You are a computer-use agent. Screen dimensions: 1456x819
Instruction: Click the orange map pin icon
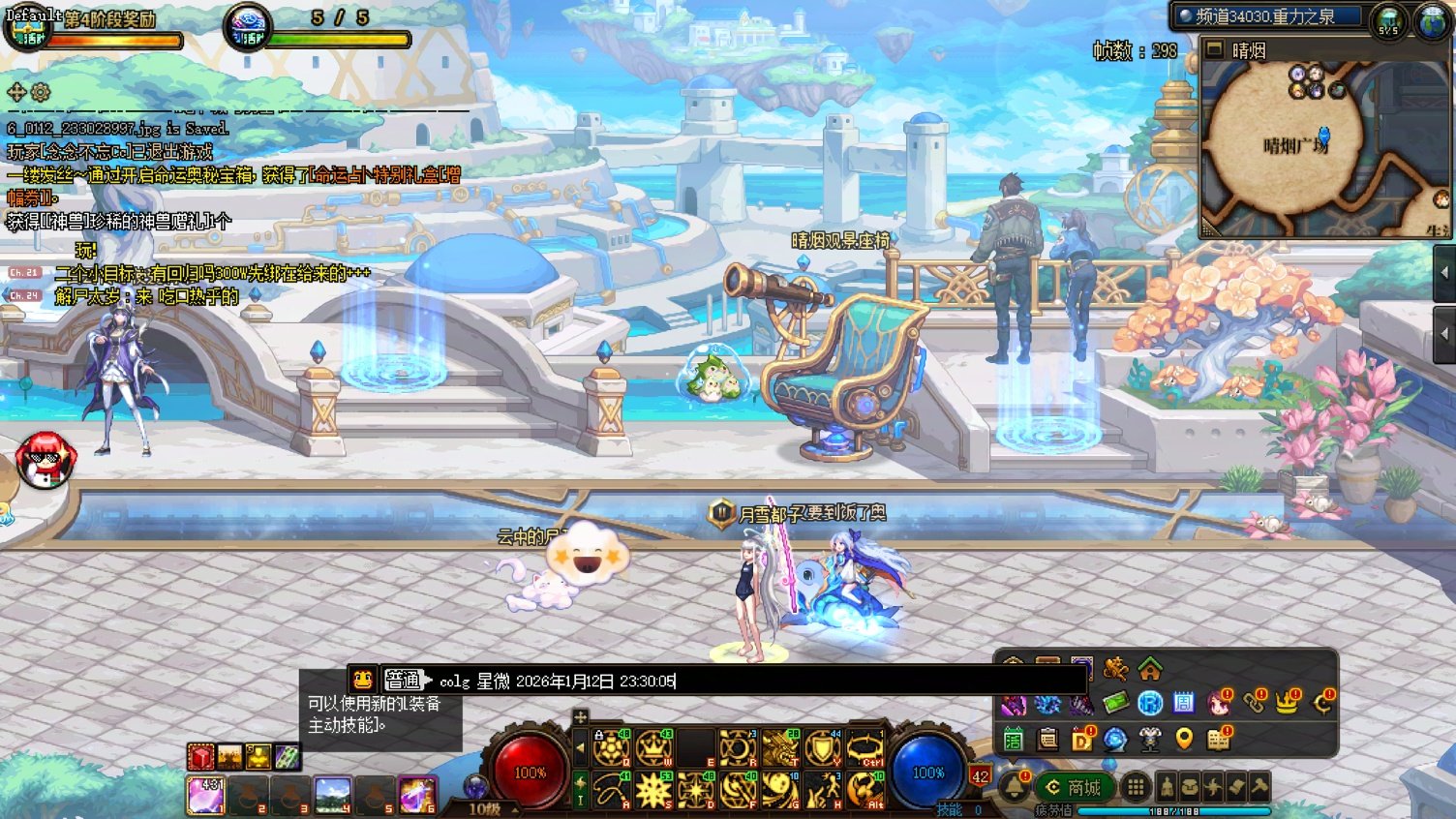(1183, 740)
